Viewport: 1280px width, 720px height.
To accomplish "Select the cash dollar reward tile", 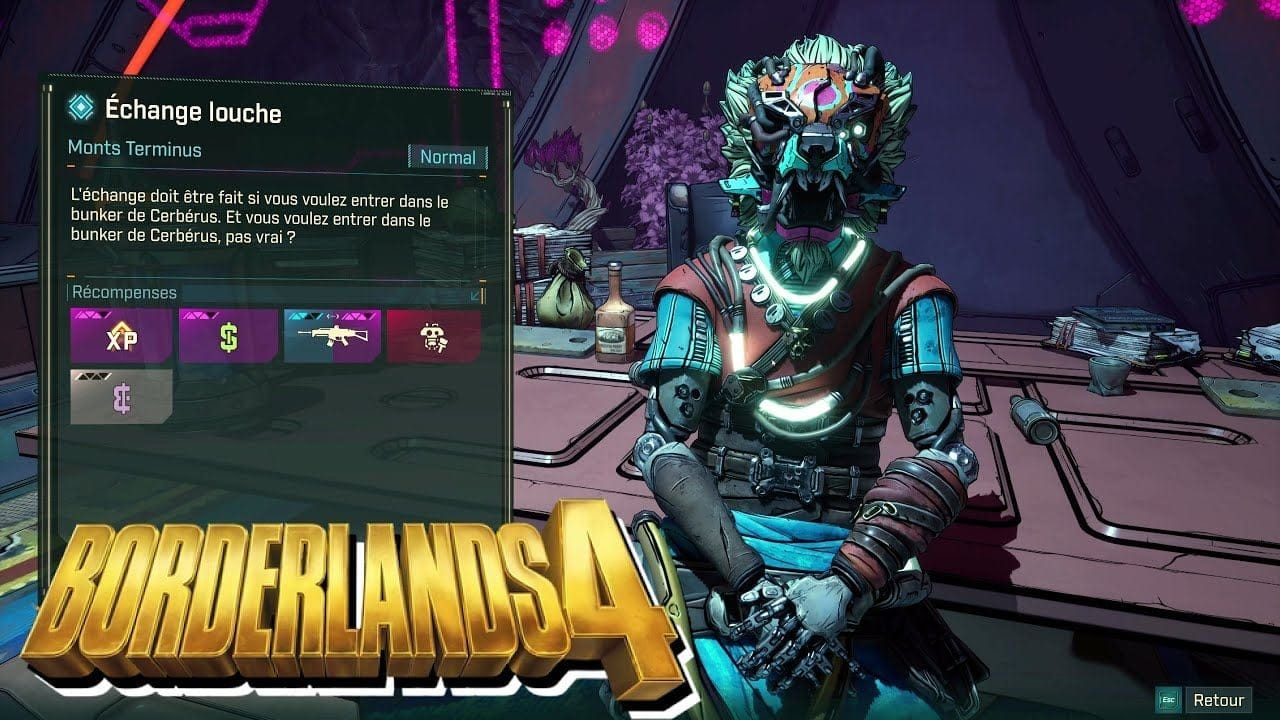I will (228, 336).
